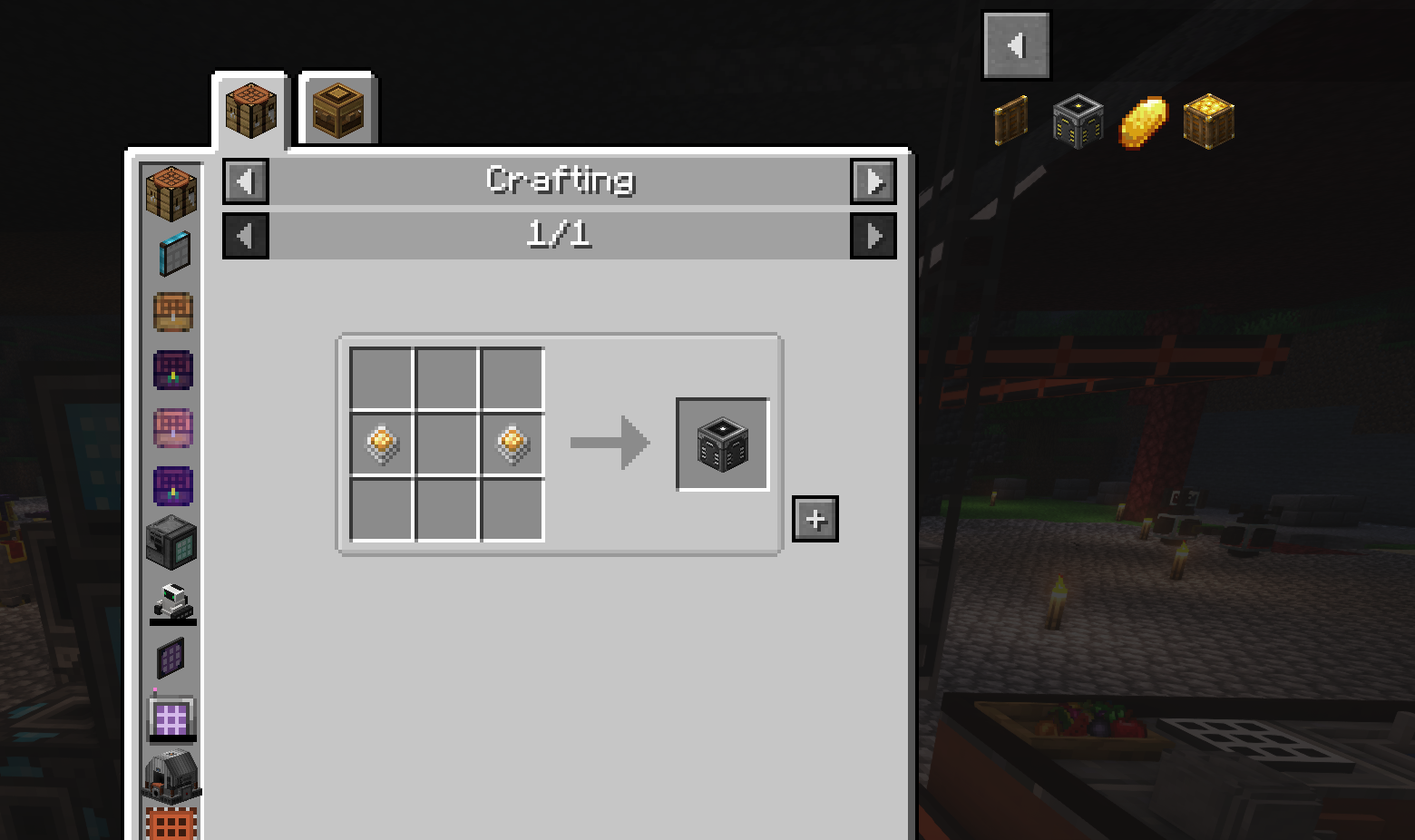Select the pink chest icon in the left sidebar
The image size is (1415, 840).
[172, 428]
